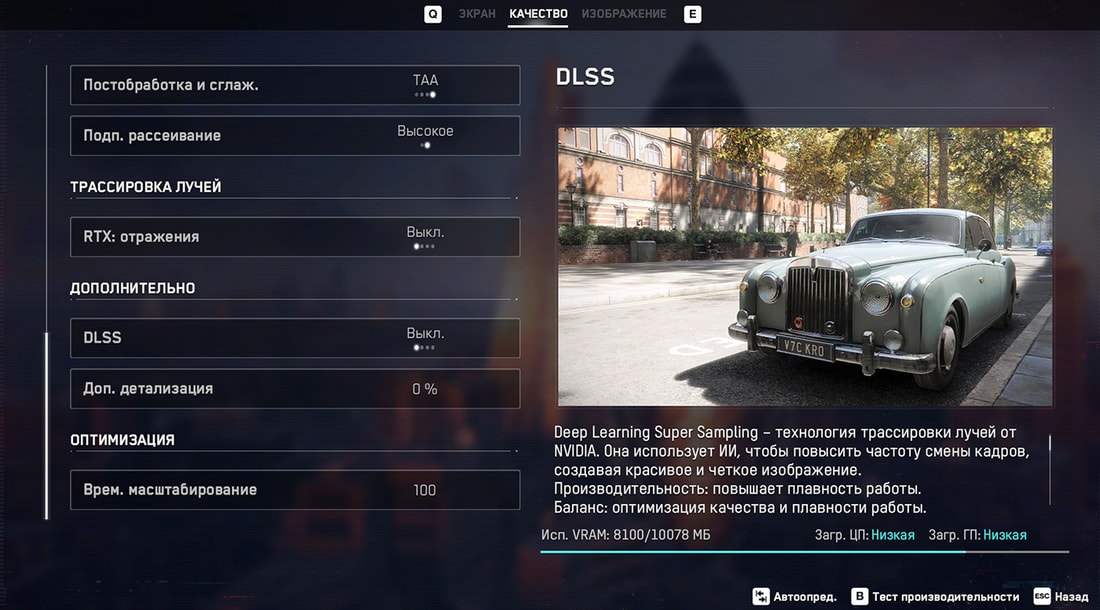Select the DLSS setting row
Image resolution: width=1100 pixels, height=610 pixels.
point(295,338)
